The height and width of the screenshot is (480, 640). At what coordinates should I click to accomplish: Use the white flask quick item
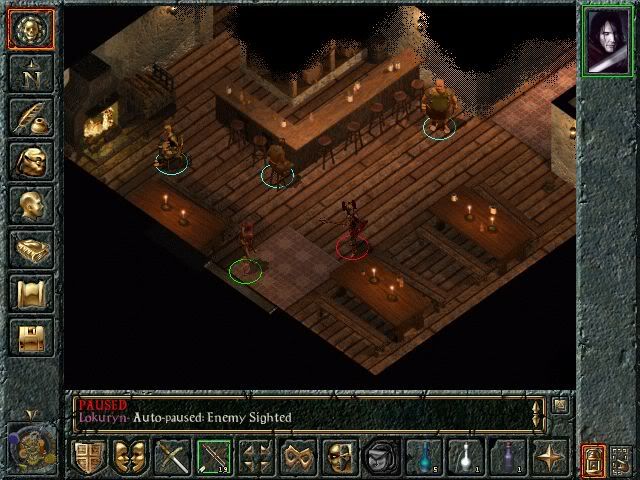coord(466,458)
